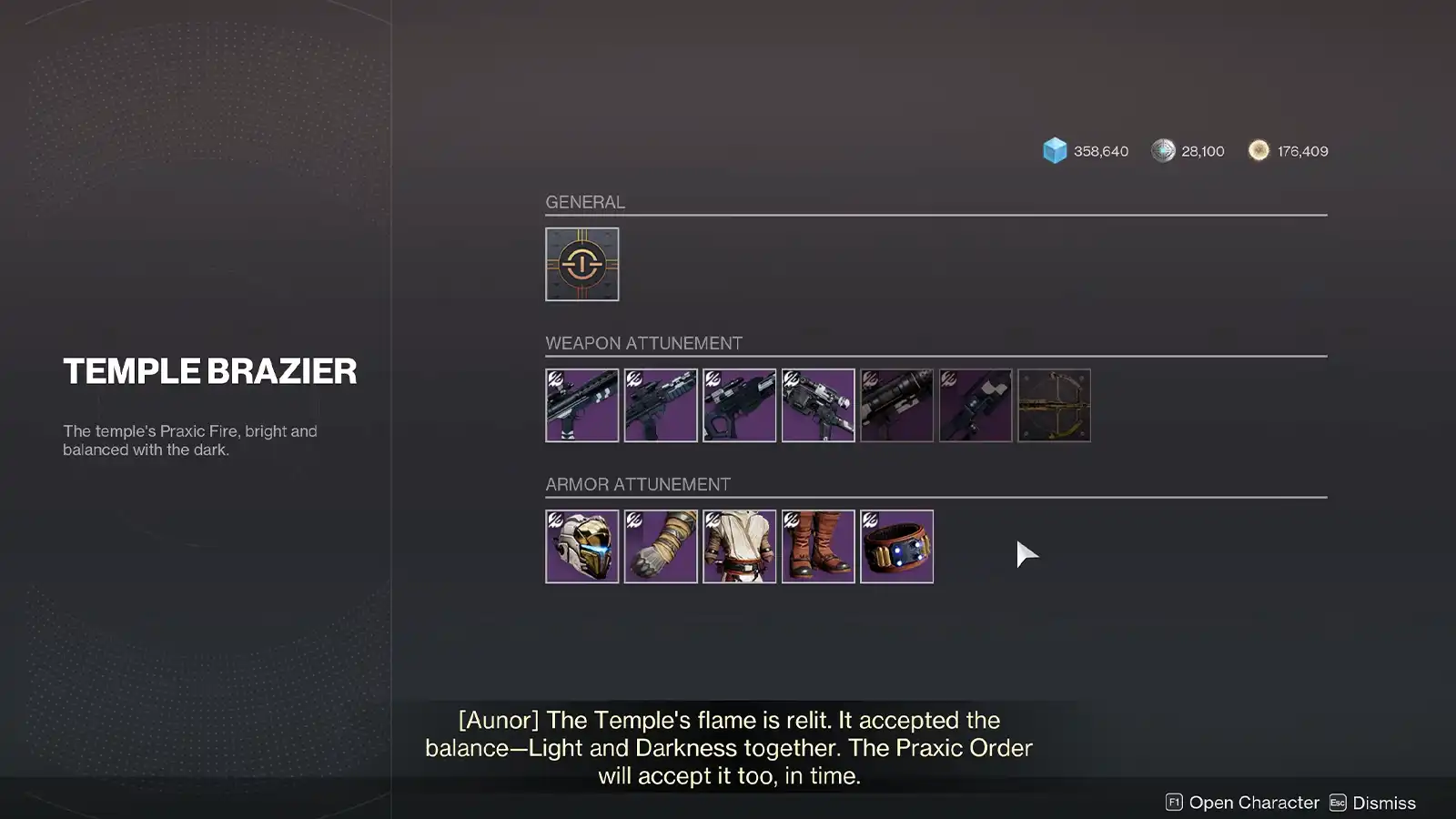Image resolution: width=1456 pixels, height=819 pixels.
Task: Click the silver Legendary Shards currency icon
Action: [1161, 150]
